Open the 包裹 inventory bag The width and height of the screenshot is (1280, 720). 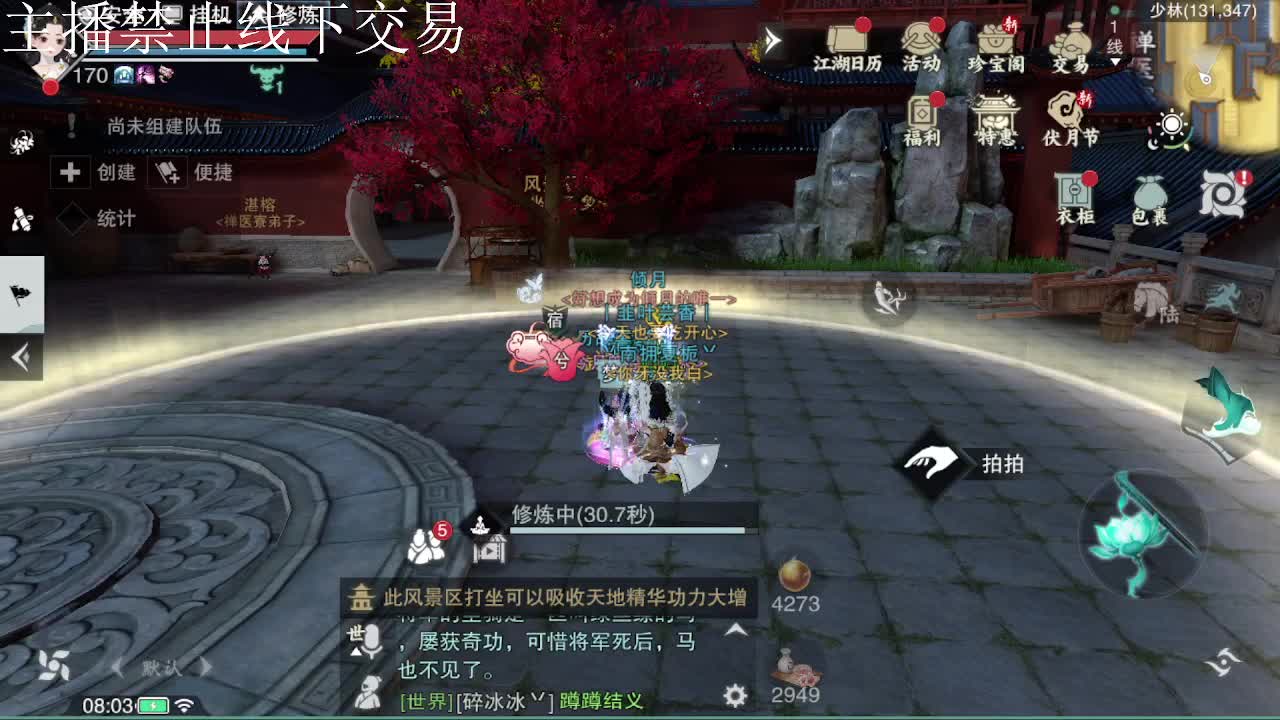coord(1148,194)
